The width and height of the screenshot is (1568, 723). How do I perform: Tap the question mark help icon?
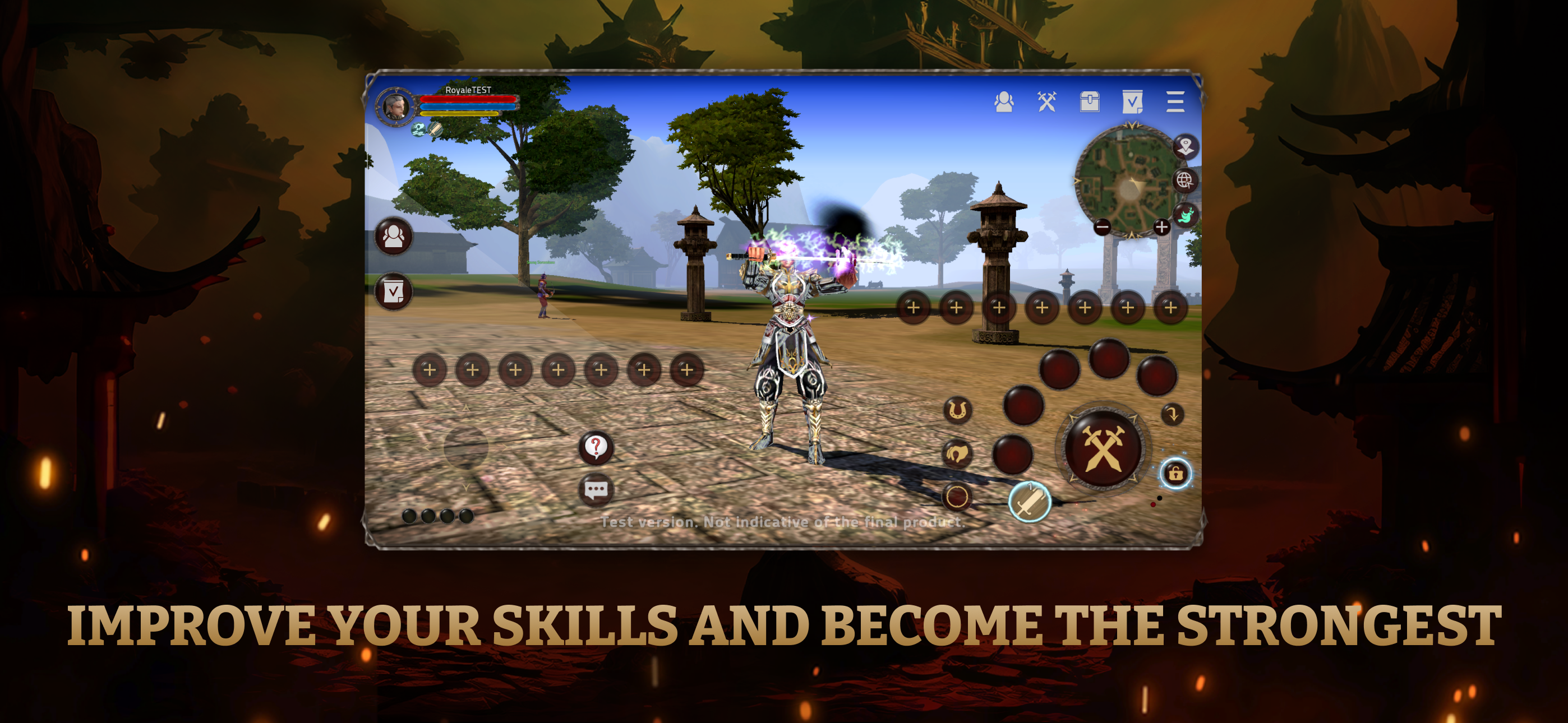[598, 447]
